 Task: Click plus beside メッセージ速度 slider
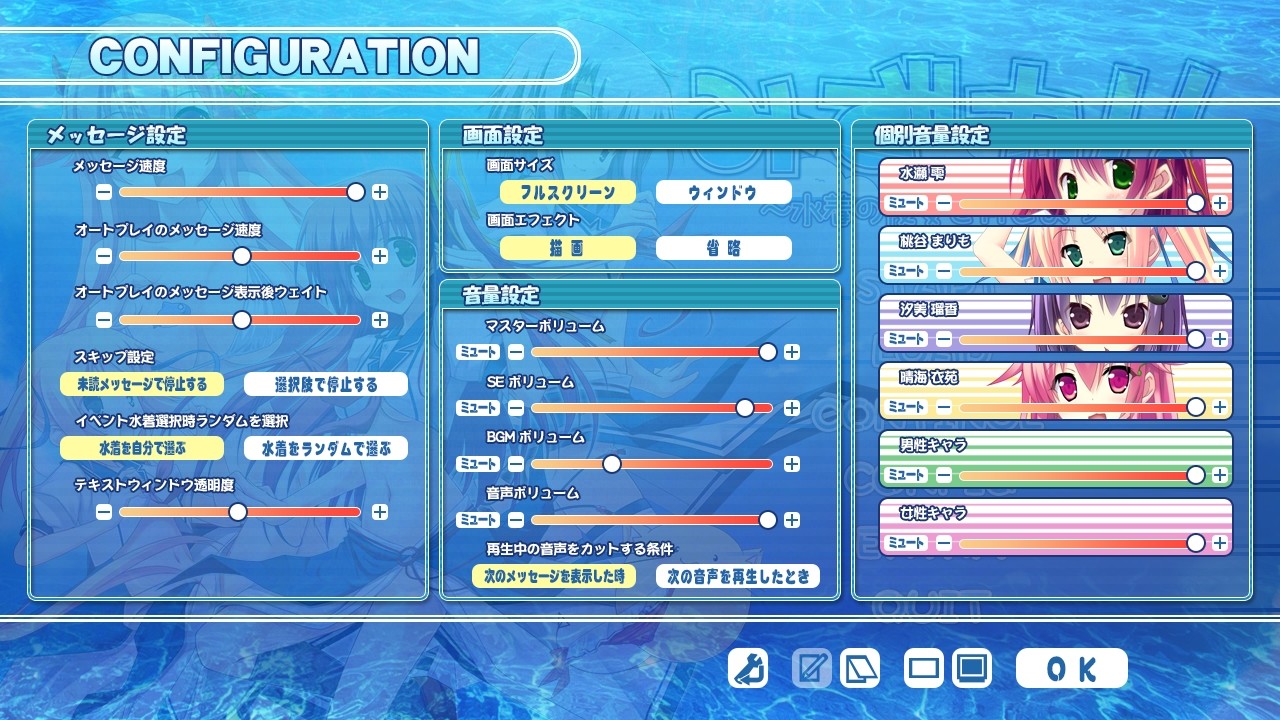pos(380,192)
